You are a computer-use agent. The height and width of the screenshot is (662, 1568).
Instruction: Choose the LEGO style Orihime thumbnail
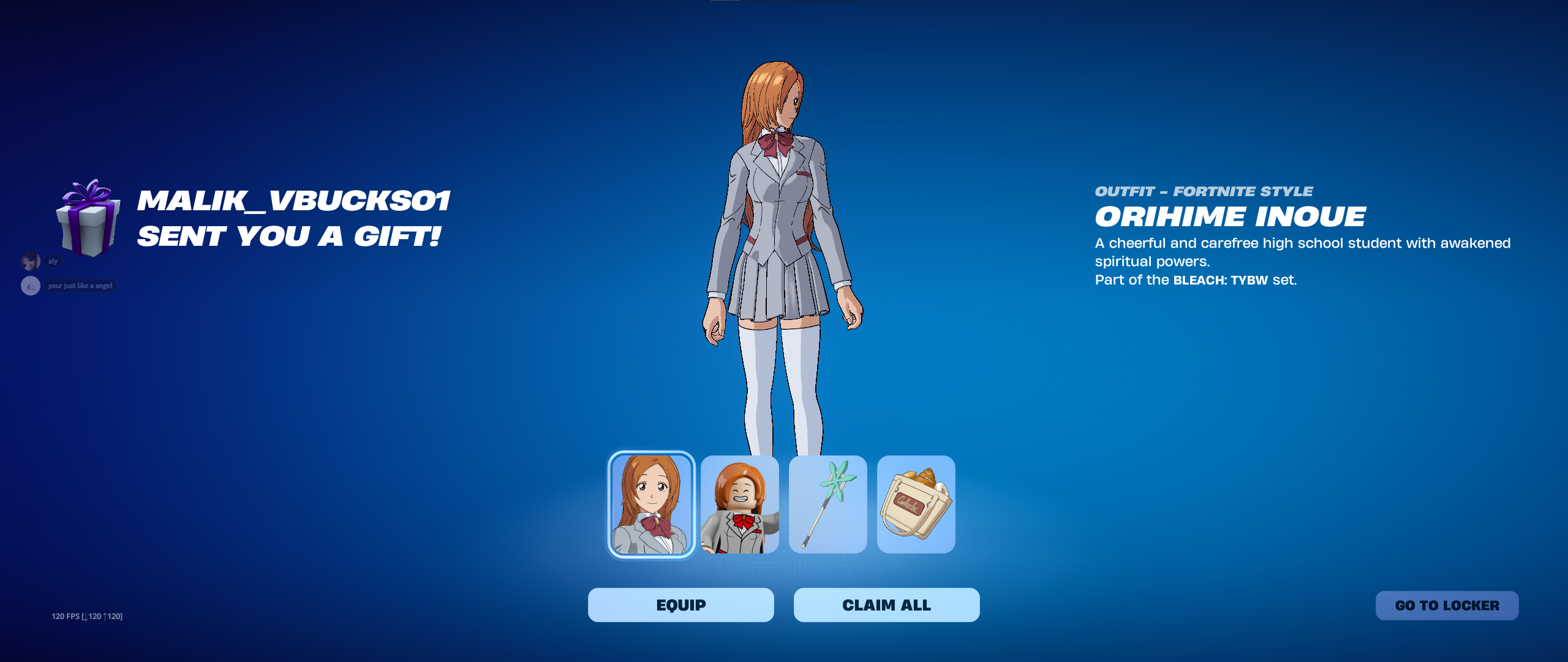coord(740,504)
